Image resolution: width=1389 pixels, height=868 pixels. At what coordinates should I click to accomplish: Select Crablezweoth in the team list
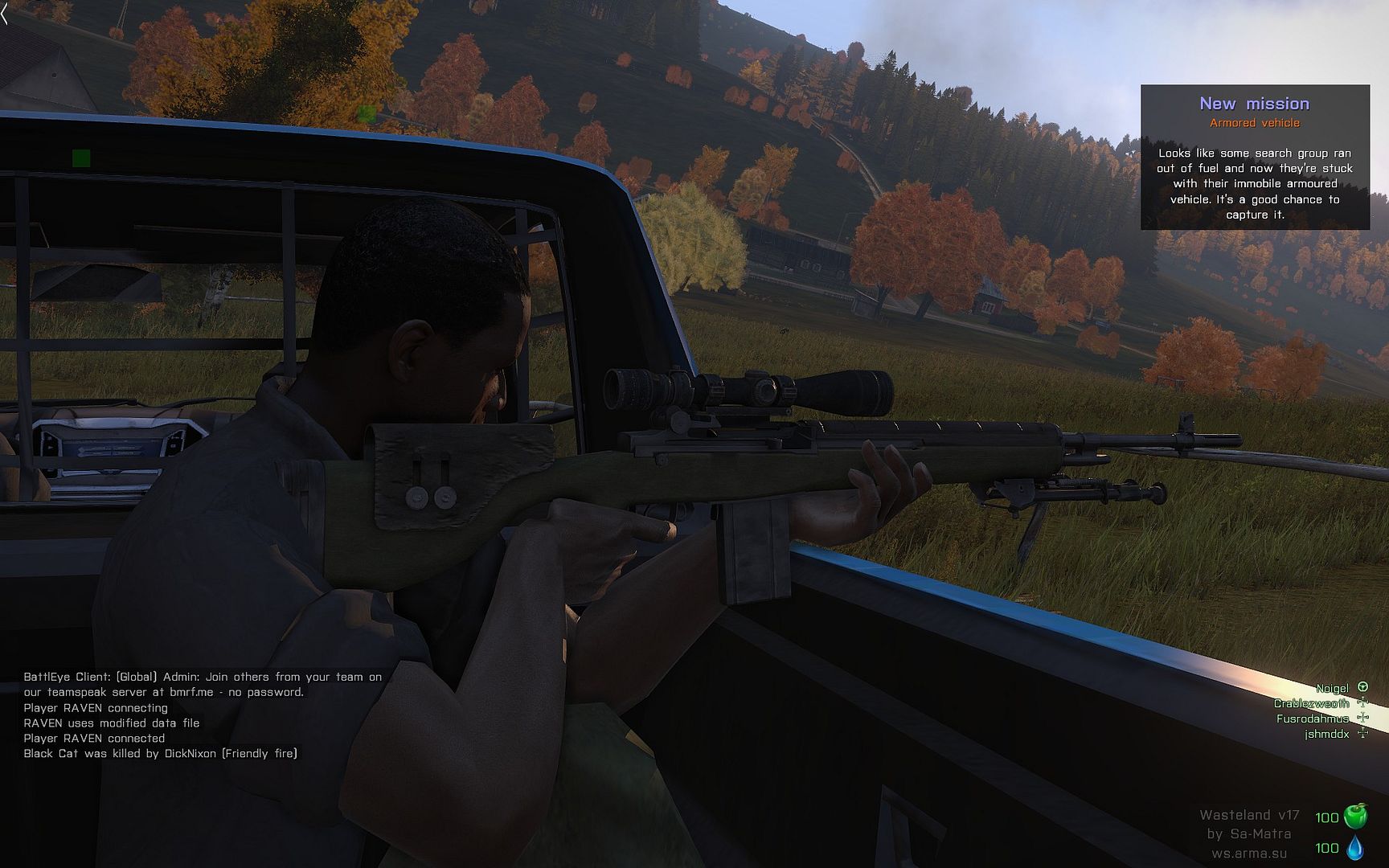tap(1311, 703)
